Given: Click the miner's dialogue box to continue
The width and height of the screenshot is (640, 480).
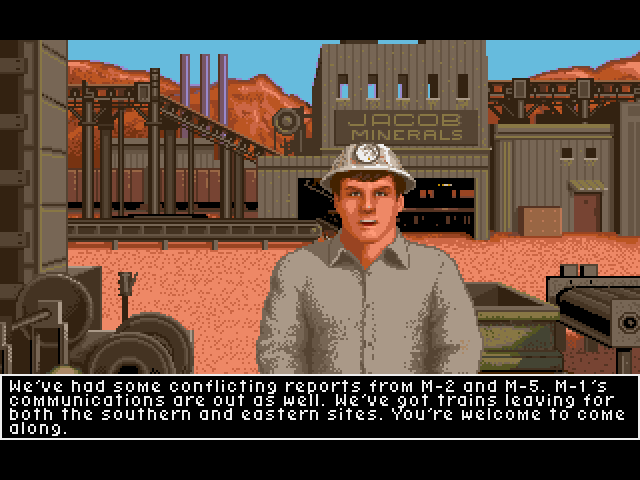Looking at the screenshot, I should 320,407.
